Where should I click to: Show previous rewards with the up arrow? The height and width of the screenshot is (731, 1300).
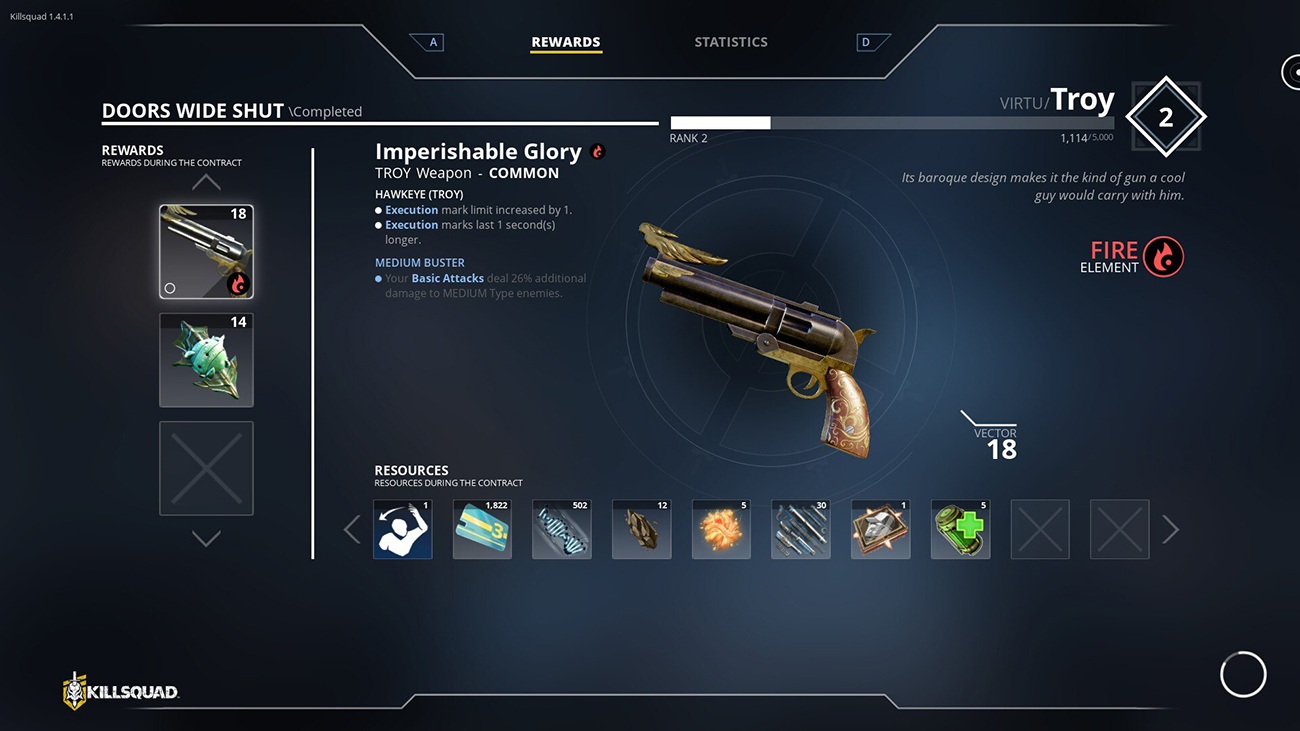click(x=206, y=182)
